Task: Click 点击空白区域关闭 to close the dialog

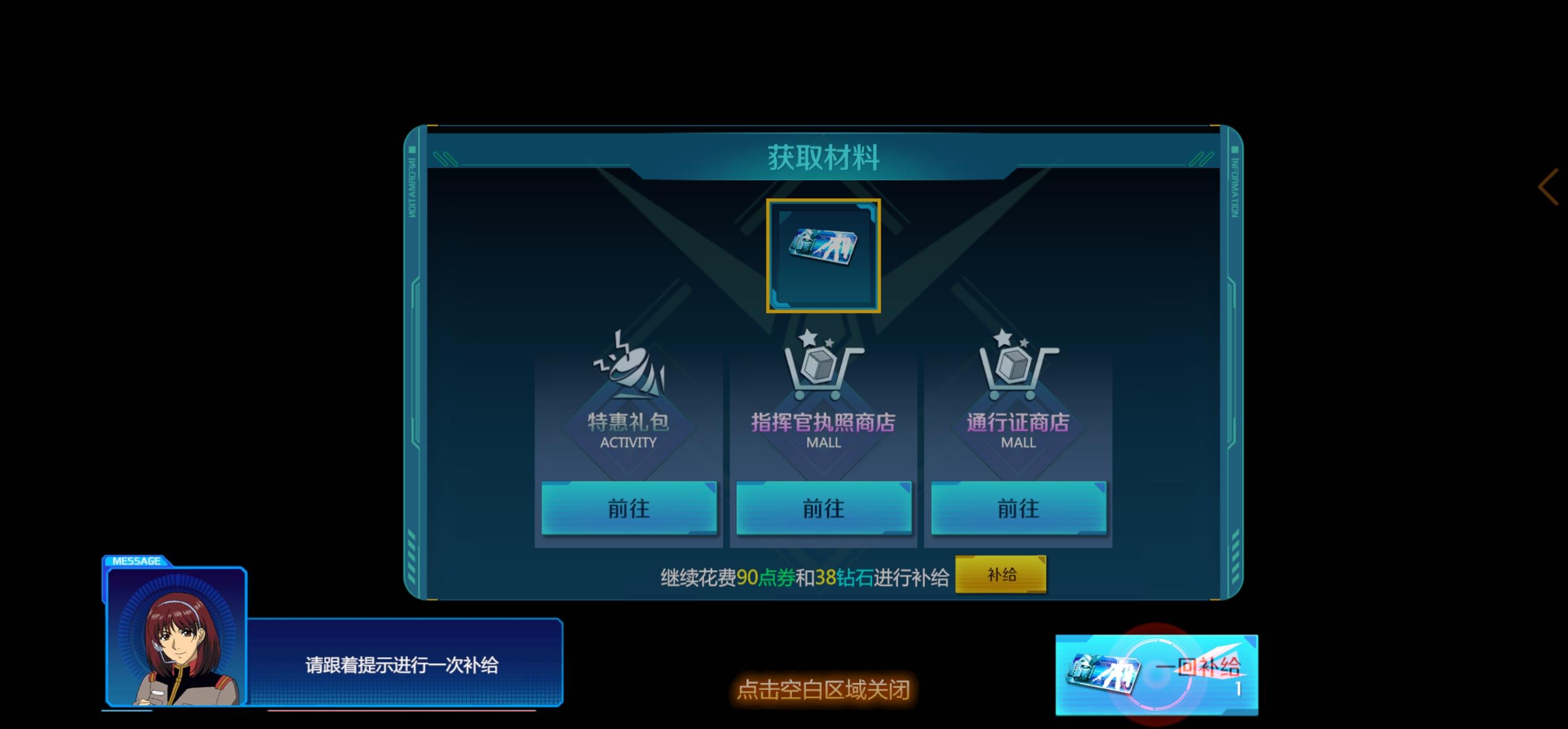Action: pyautogui.click(x=822, y=691)
